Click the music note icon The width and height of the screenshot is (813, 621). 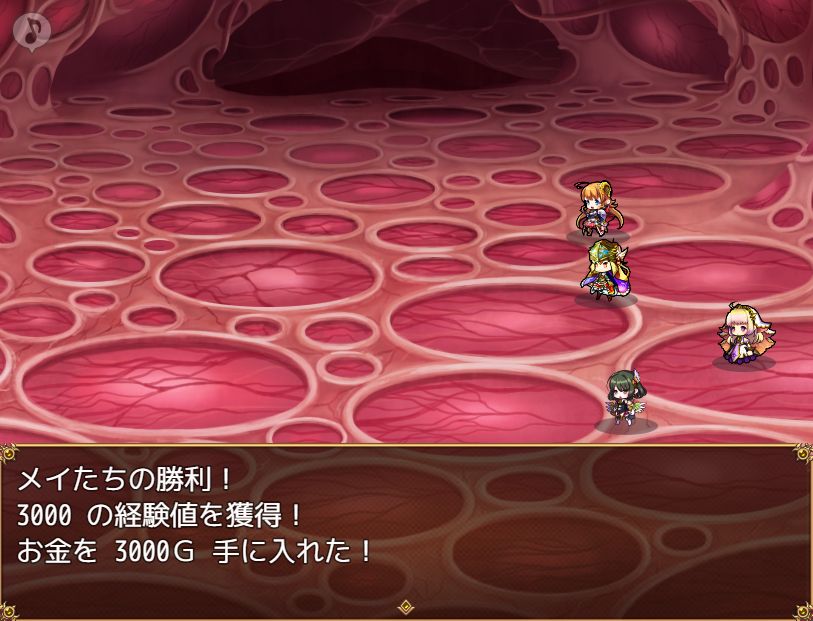click(33, 31)
